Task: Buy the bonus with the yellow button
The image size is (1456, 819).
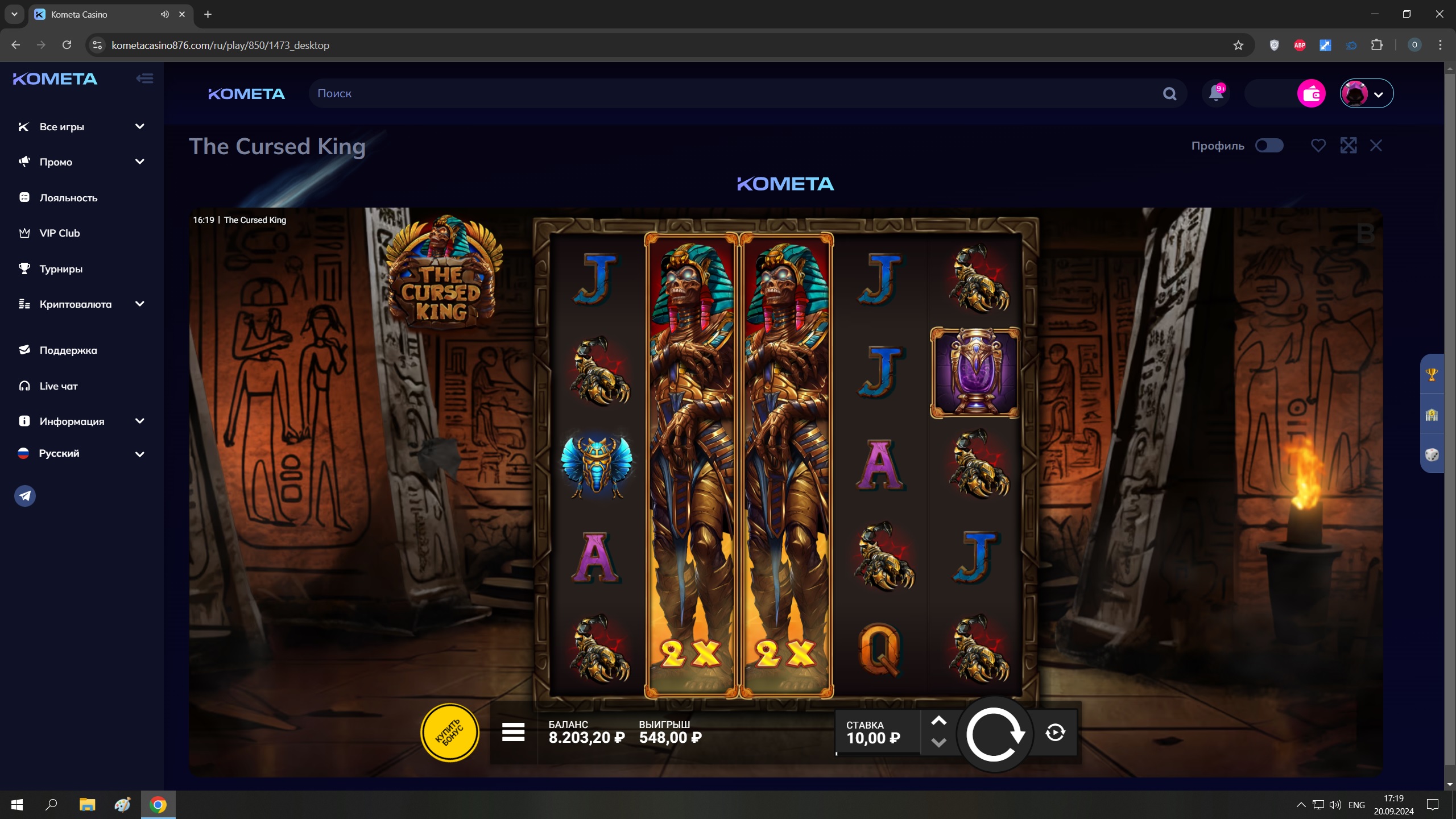Action: pos(449,733)
